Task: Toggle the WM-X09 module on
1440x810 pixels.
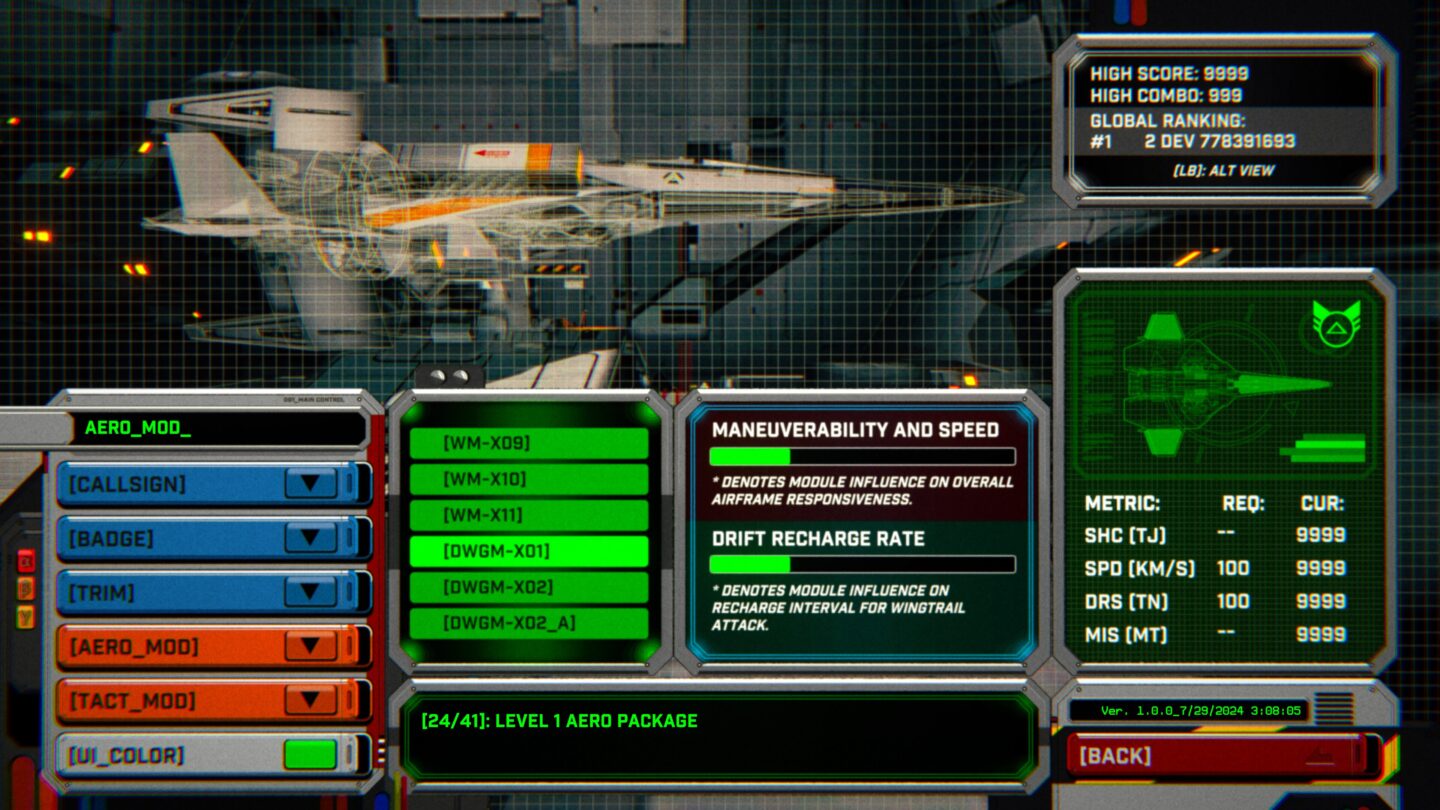Action: [x=531, y=441]
